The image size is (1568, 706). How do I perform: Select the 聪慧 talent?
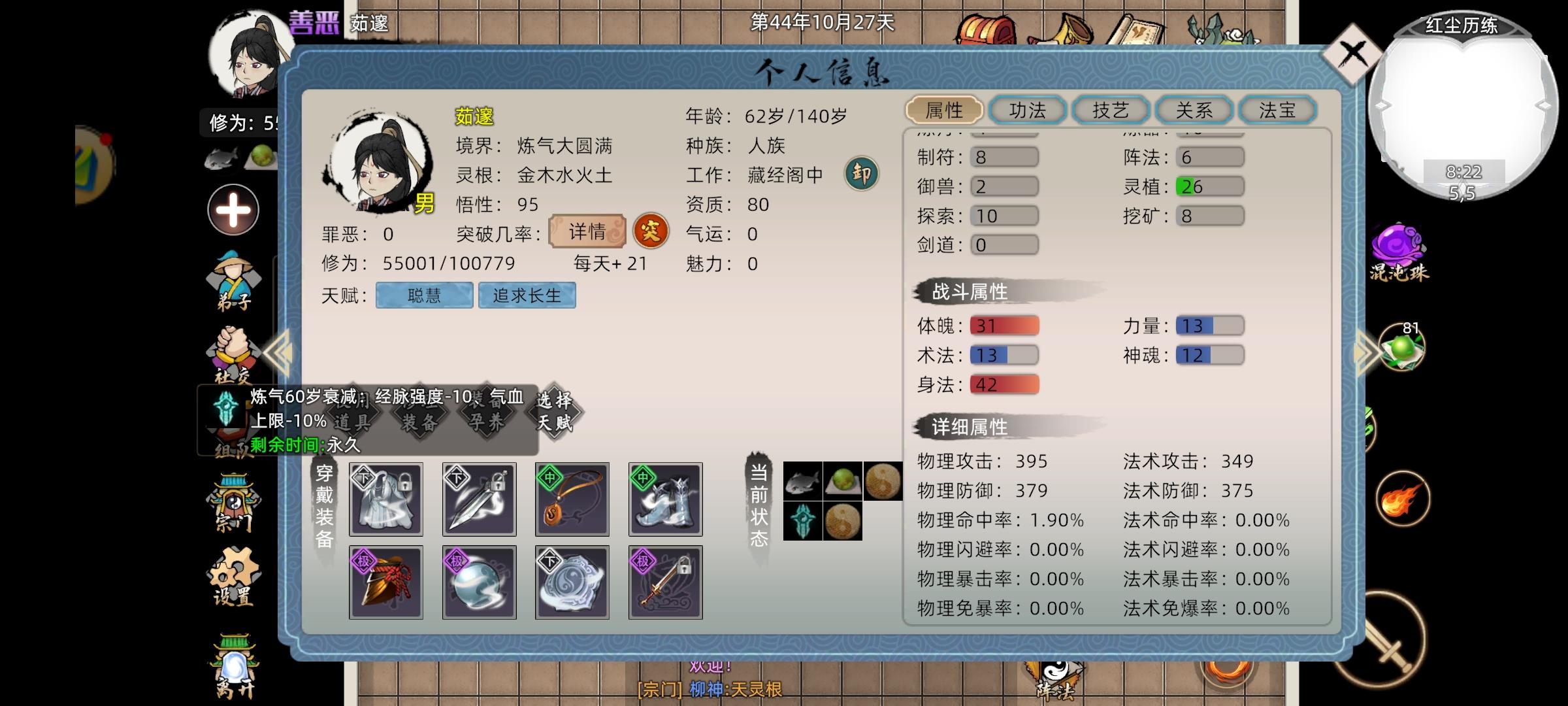424,295
